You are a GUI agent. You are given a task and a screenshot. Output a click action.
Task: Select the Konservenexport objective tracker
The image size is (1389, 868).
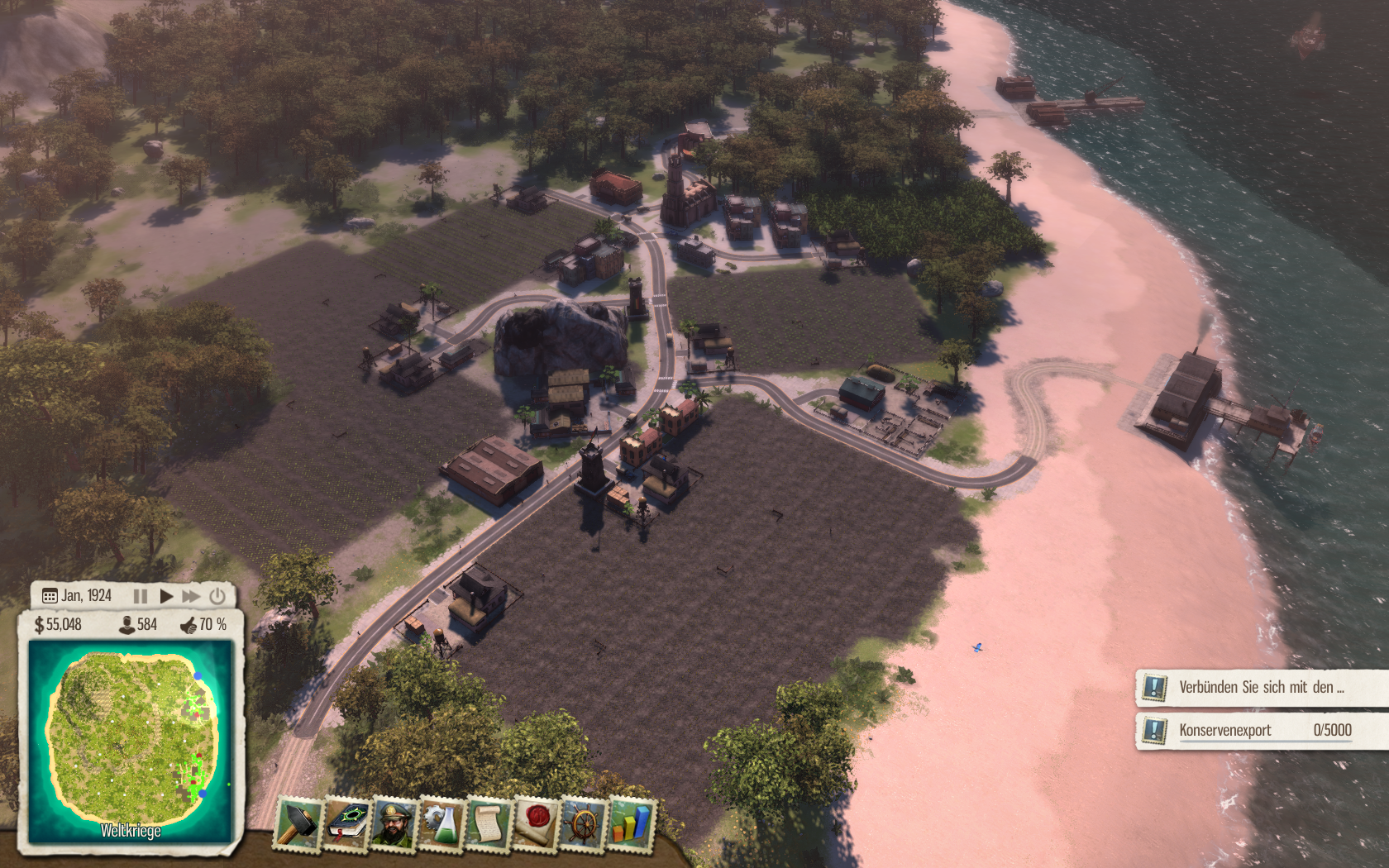pyautogui.click(x=1261, y=730)
